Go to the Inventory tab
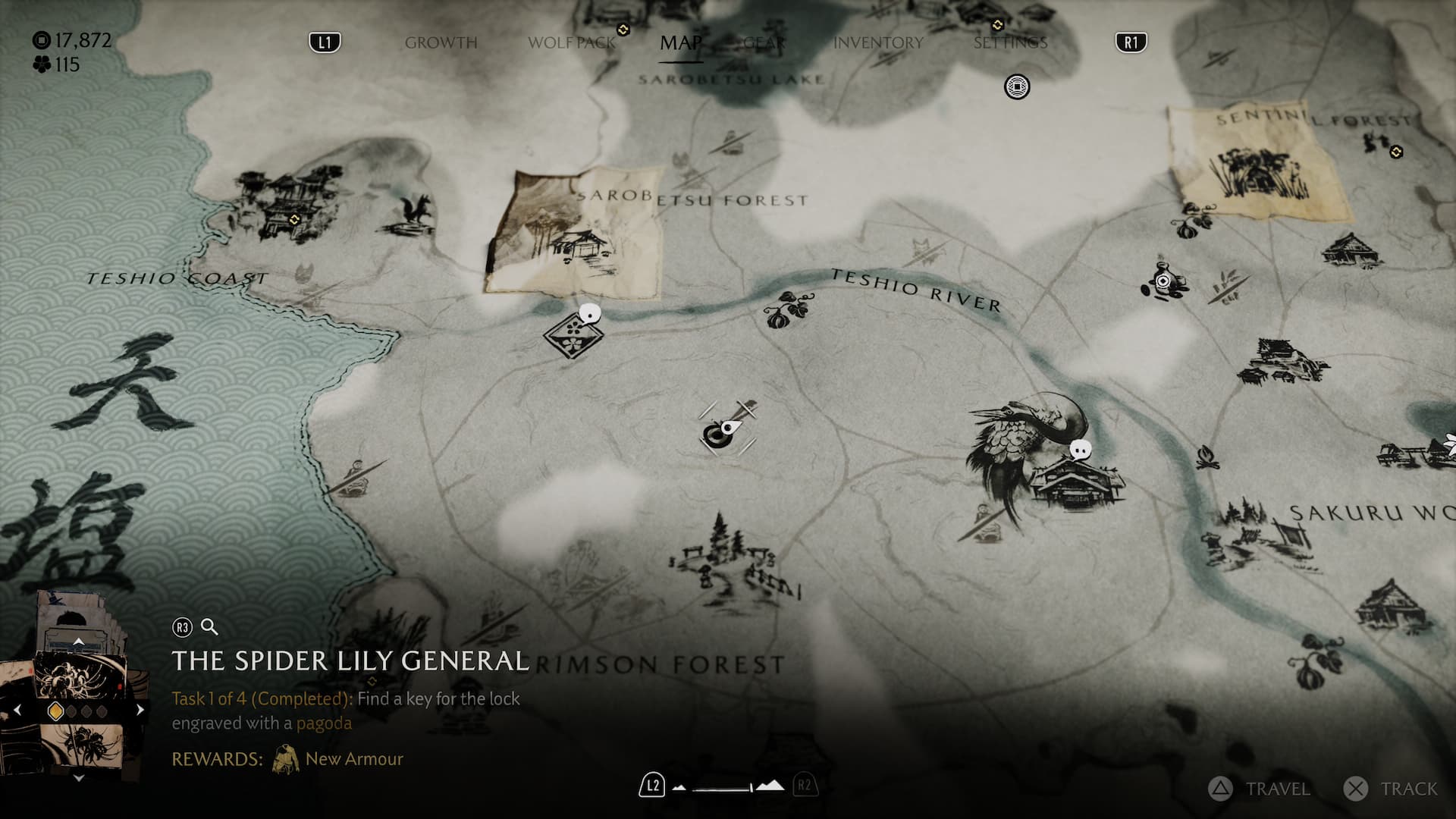 [878, 42]
